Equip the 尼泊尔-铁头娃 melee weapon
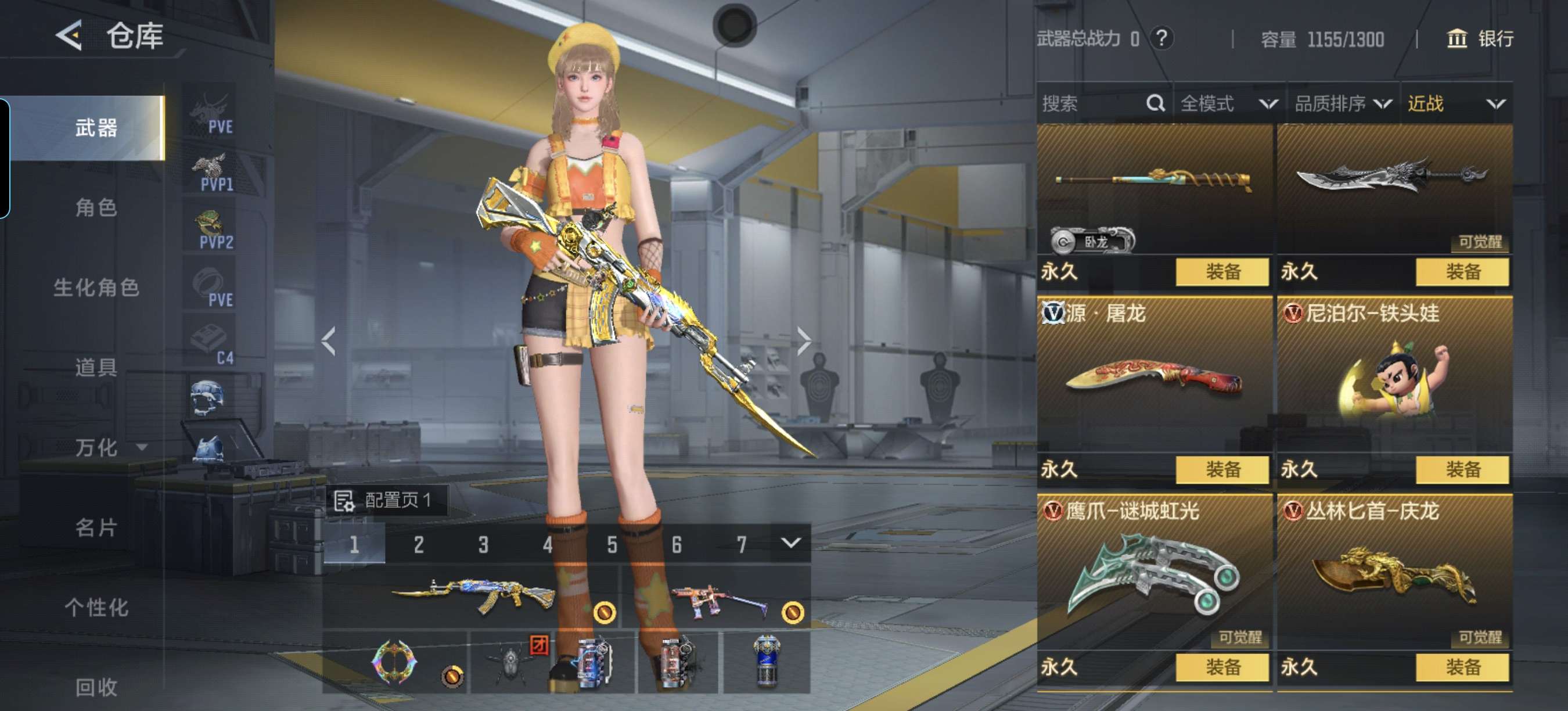This screenshot has height=711, width=1568. coord(1462,469)
